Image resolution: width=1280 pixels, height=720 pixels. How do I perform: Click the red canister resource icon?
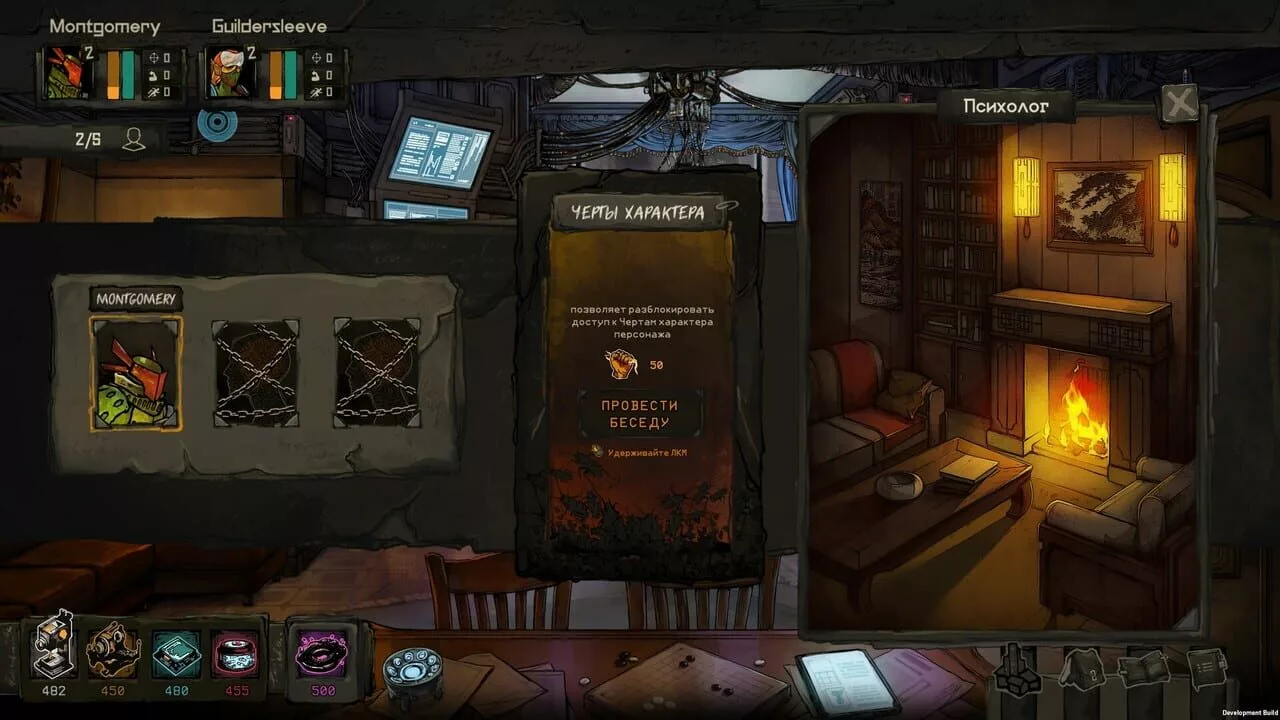(x=236, y=652)
